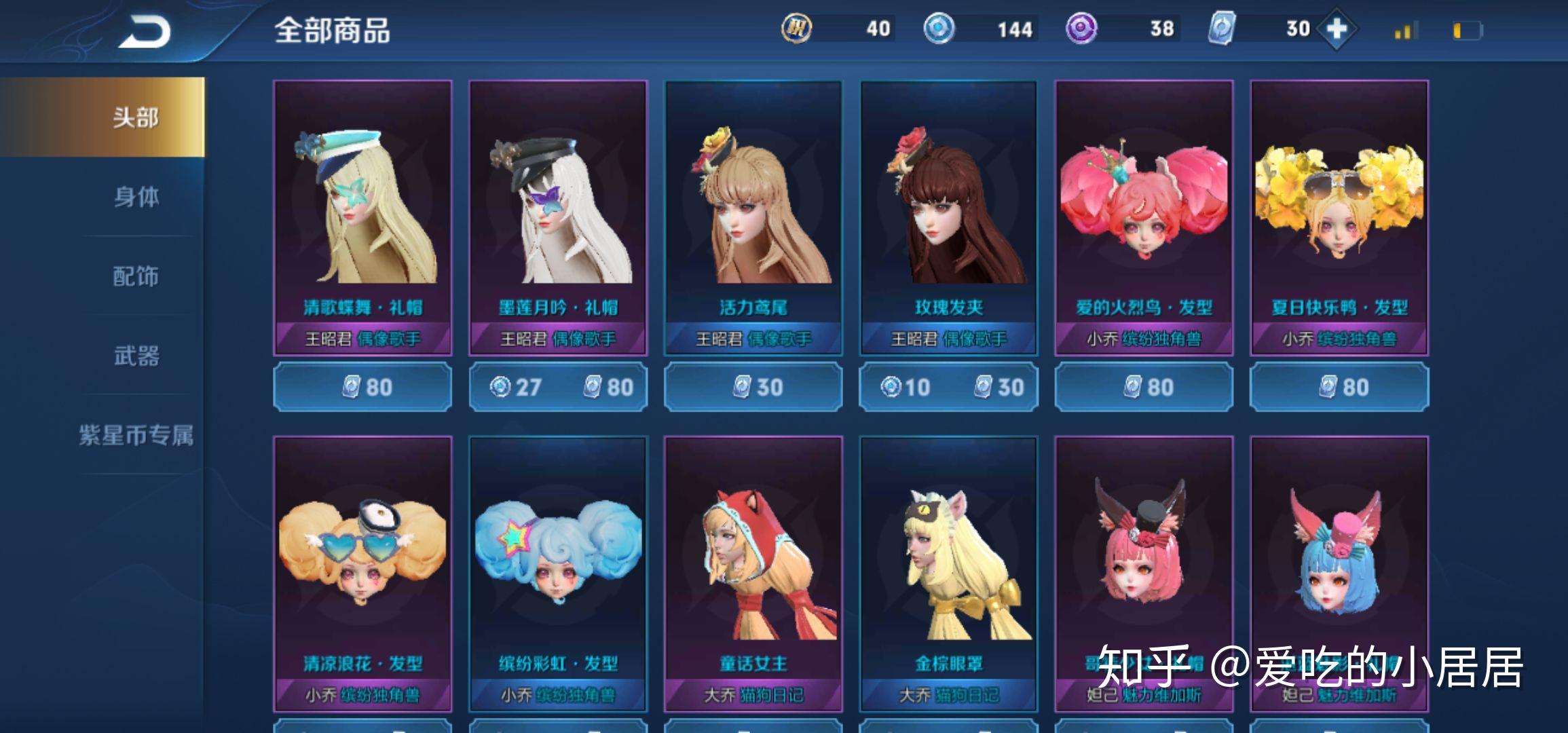
Task: Purchase 清歌蝶舞·礼帽 for 80 tickets
Action: (x=362, y=387)
